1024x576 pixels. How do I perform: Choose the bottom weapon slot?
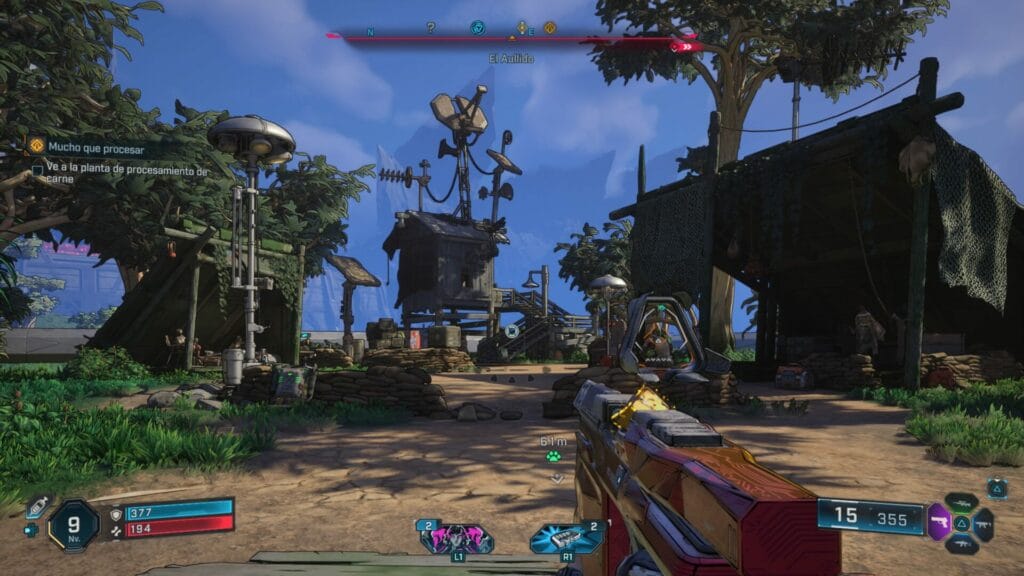pyautogui.click(x=961, y=543)
